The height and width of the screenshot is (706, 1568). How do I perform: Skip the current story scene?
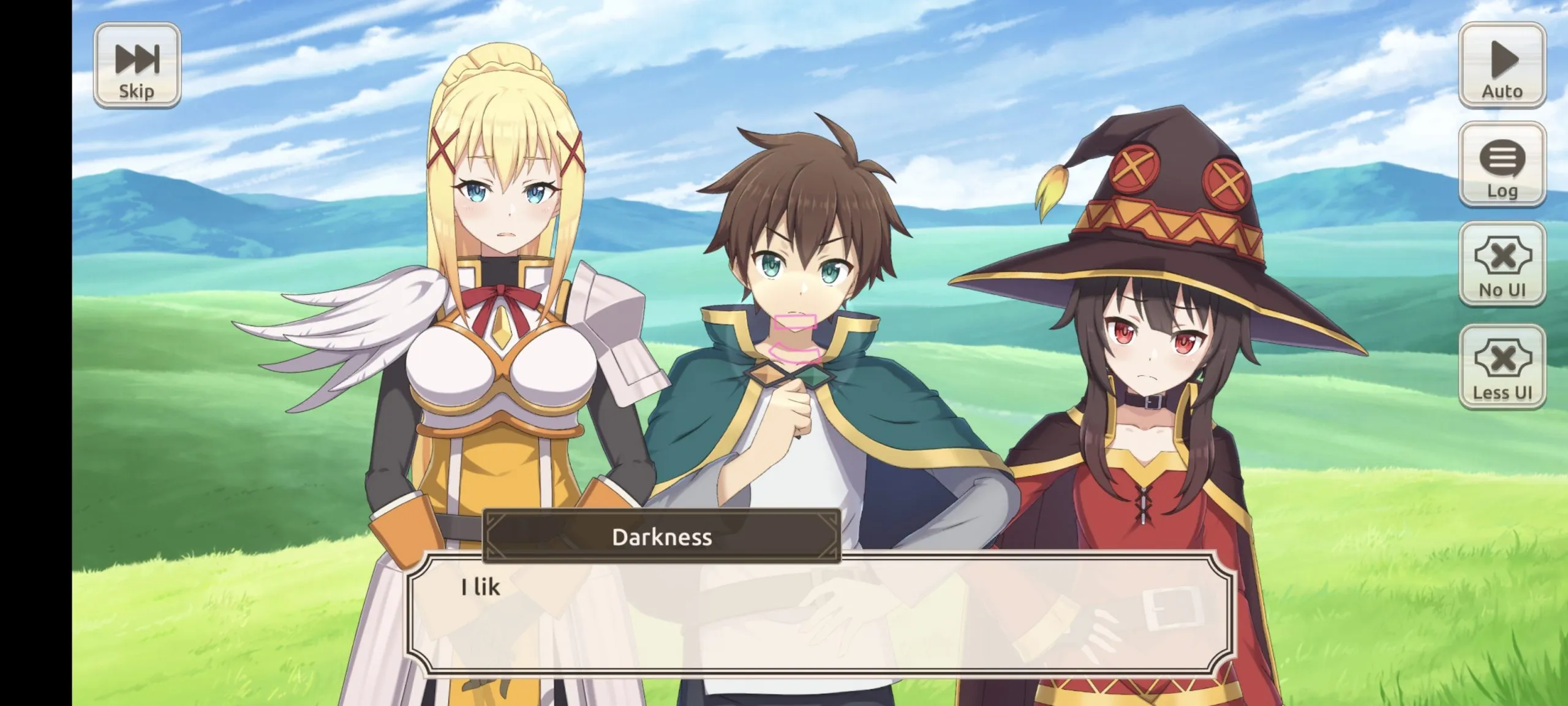137,66
